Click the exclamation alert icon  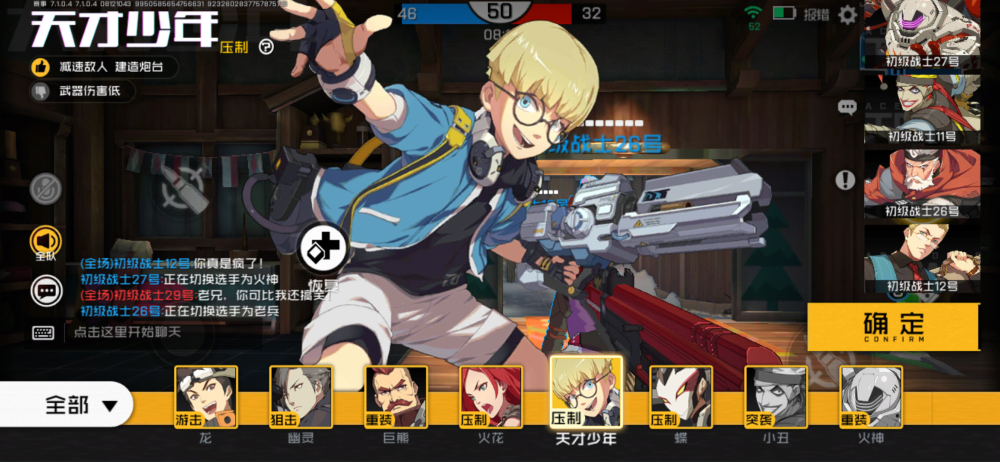pyautogui.click(x=845, y=180)
